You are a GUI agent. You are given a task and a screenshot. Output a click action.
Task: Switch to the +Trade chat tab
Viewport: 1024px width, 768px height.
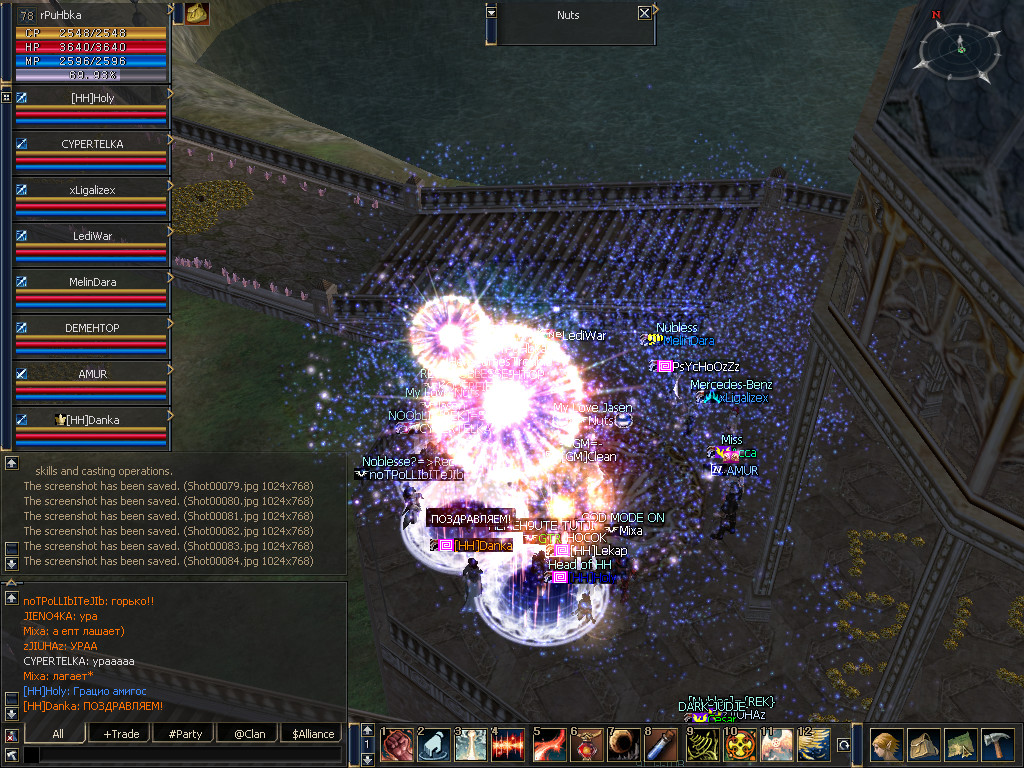[121, 734]
